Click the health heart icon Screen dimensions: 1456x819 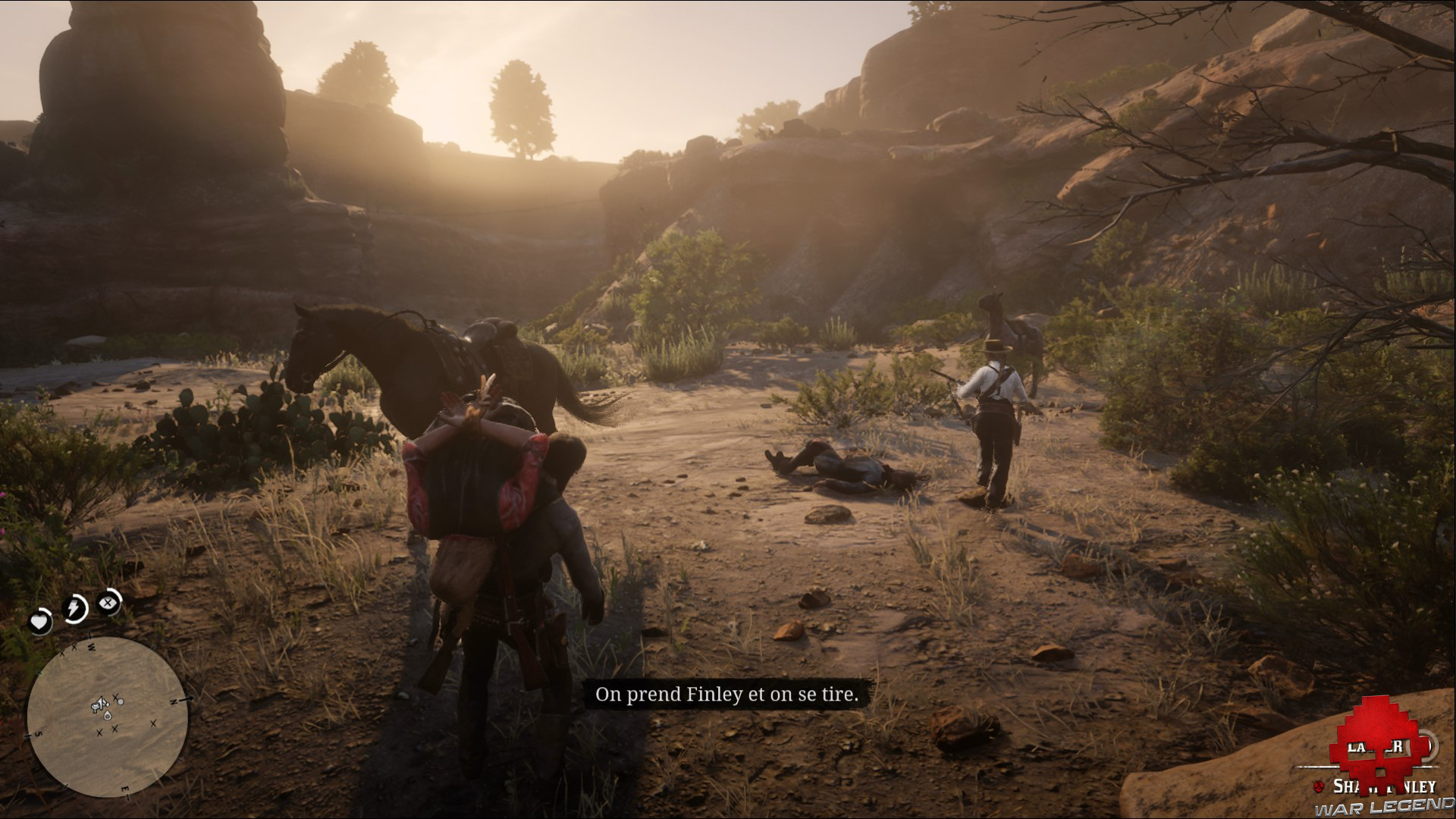[39, 620]
